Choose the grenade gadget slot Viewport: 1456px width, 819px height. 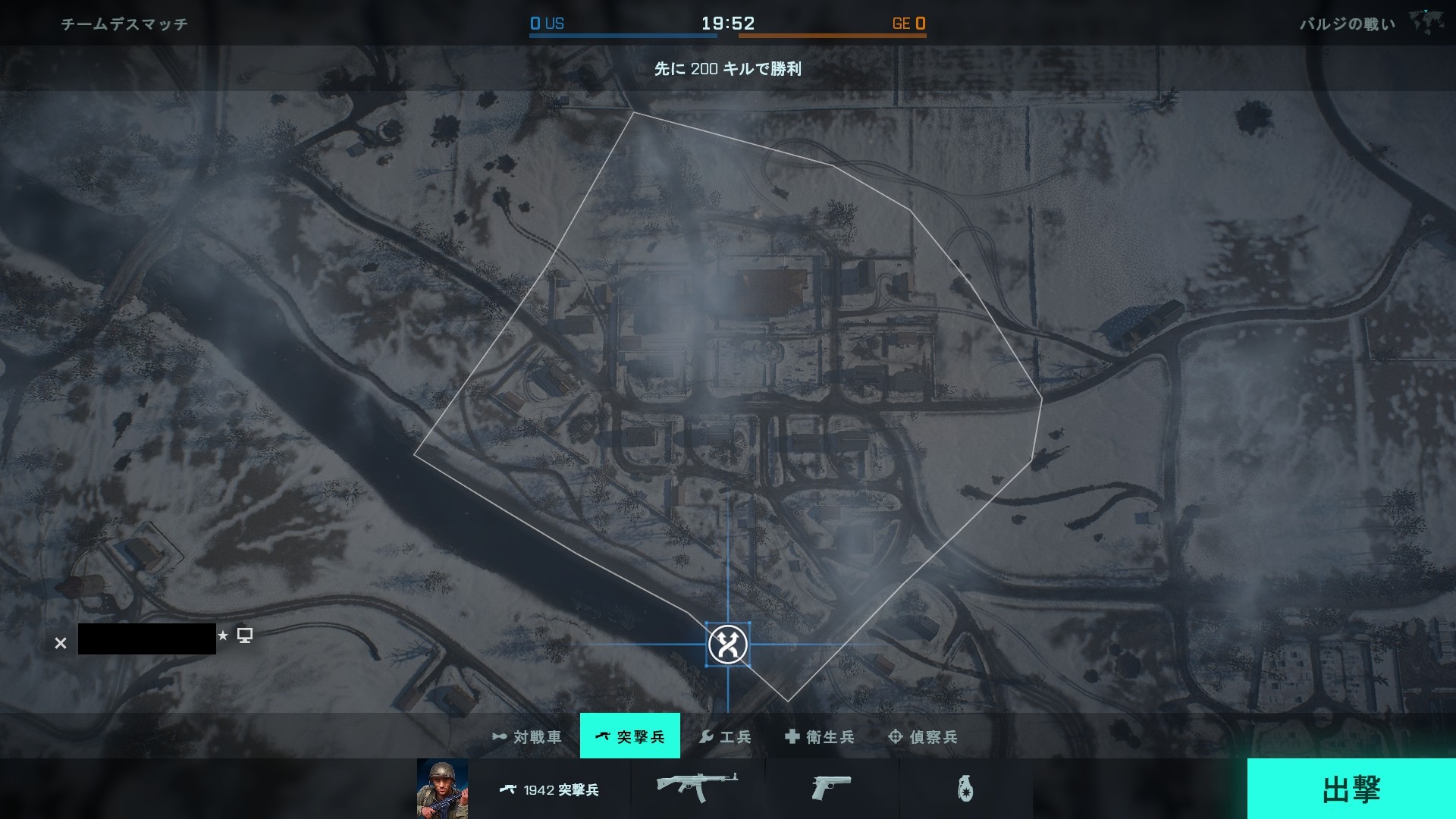click(965, 789)
